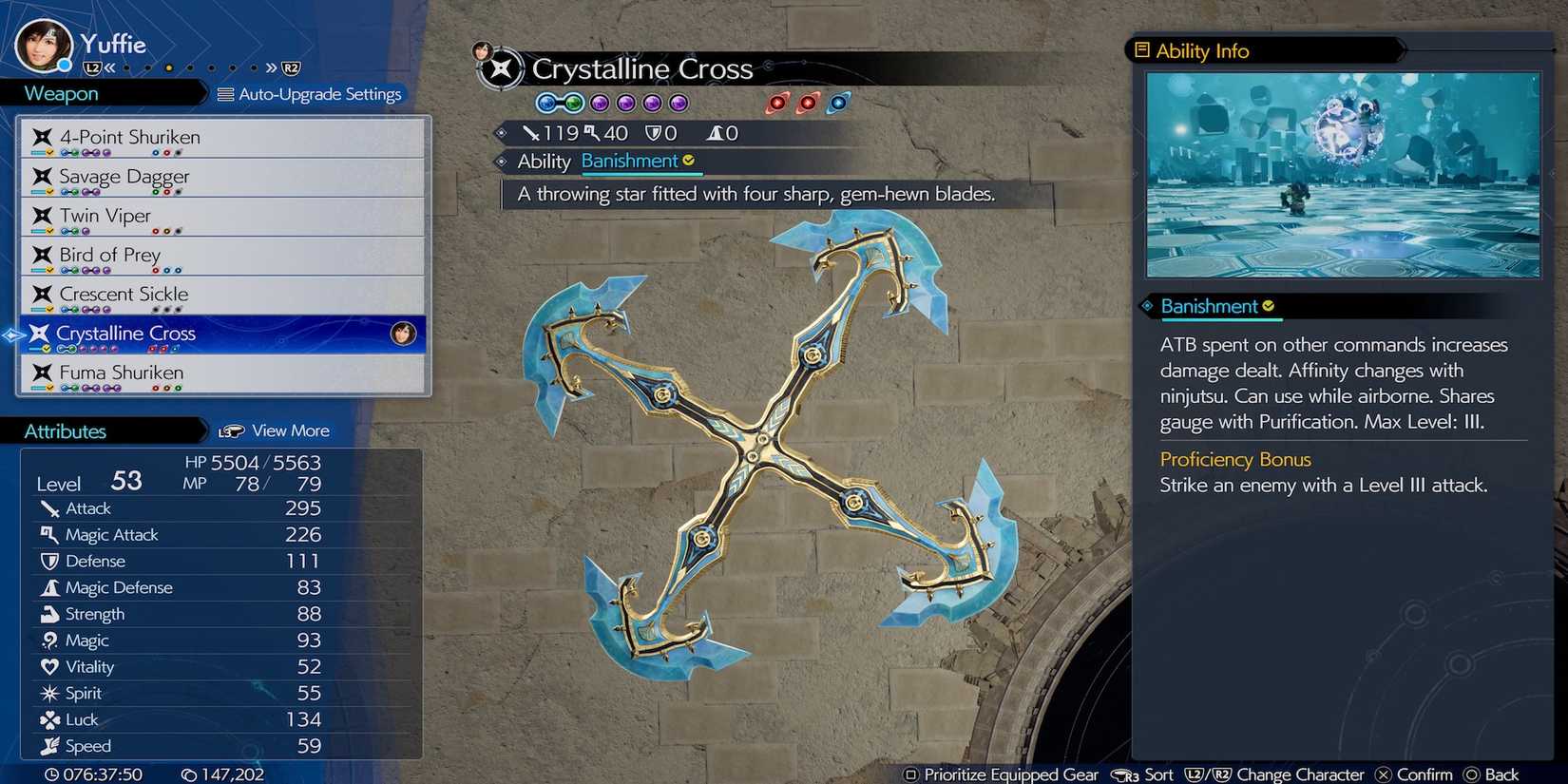The width and height of the screenshot is (1568, 784).
Task: Click the first materia slot orb under Crystalline Cross
Action: pos(546,103)
